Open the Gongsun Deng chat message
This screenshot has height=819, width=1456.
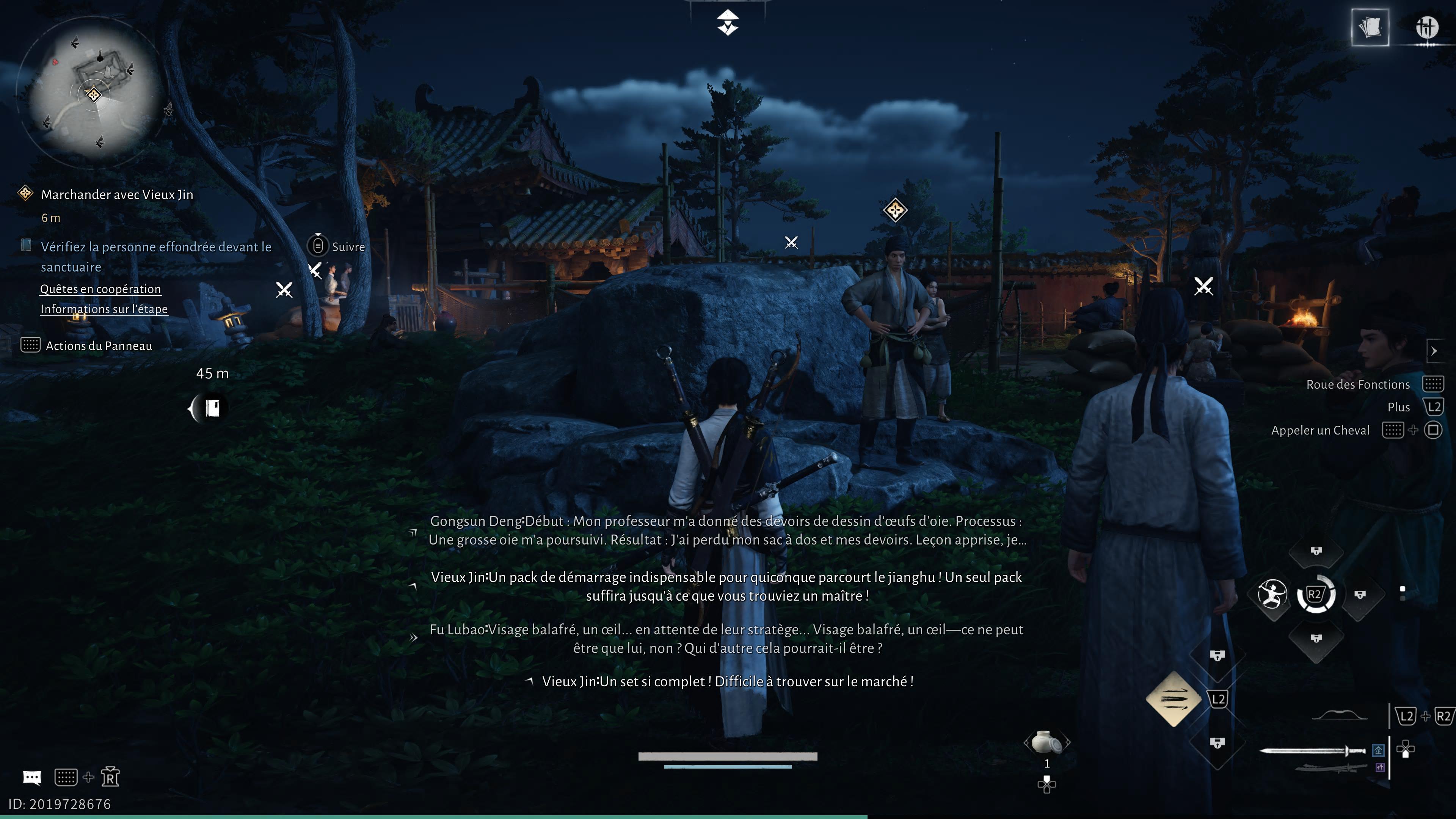coord(727,530)
